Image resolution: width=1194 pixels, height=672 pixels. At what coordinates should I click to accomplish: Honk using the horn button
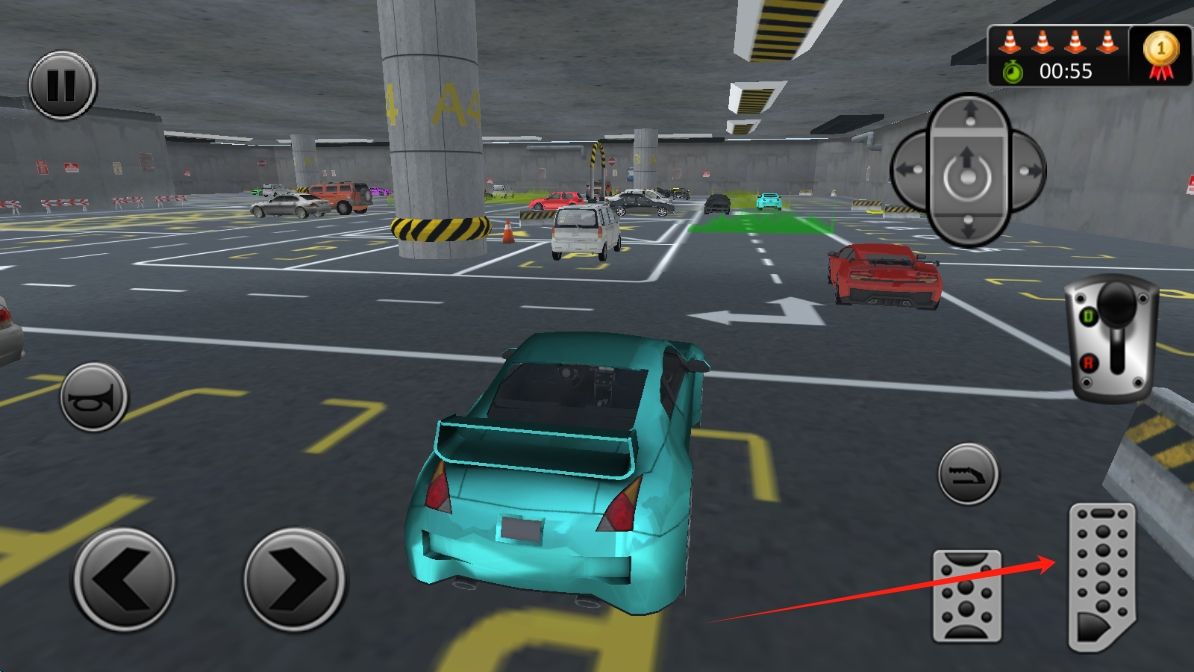click(x=94, y=397)
